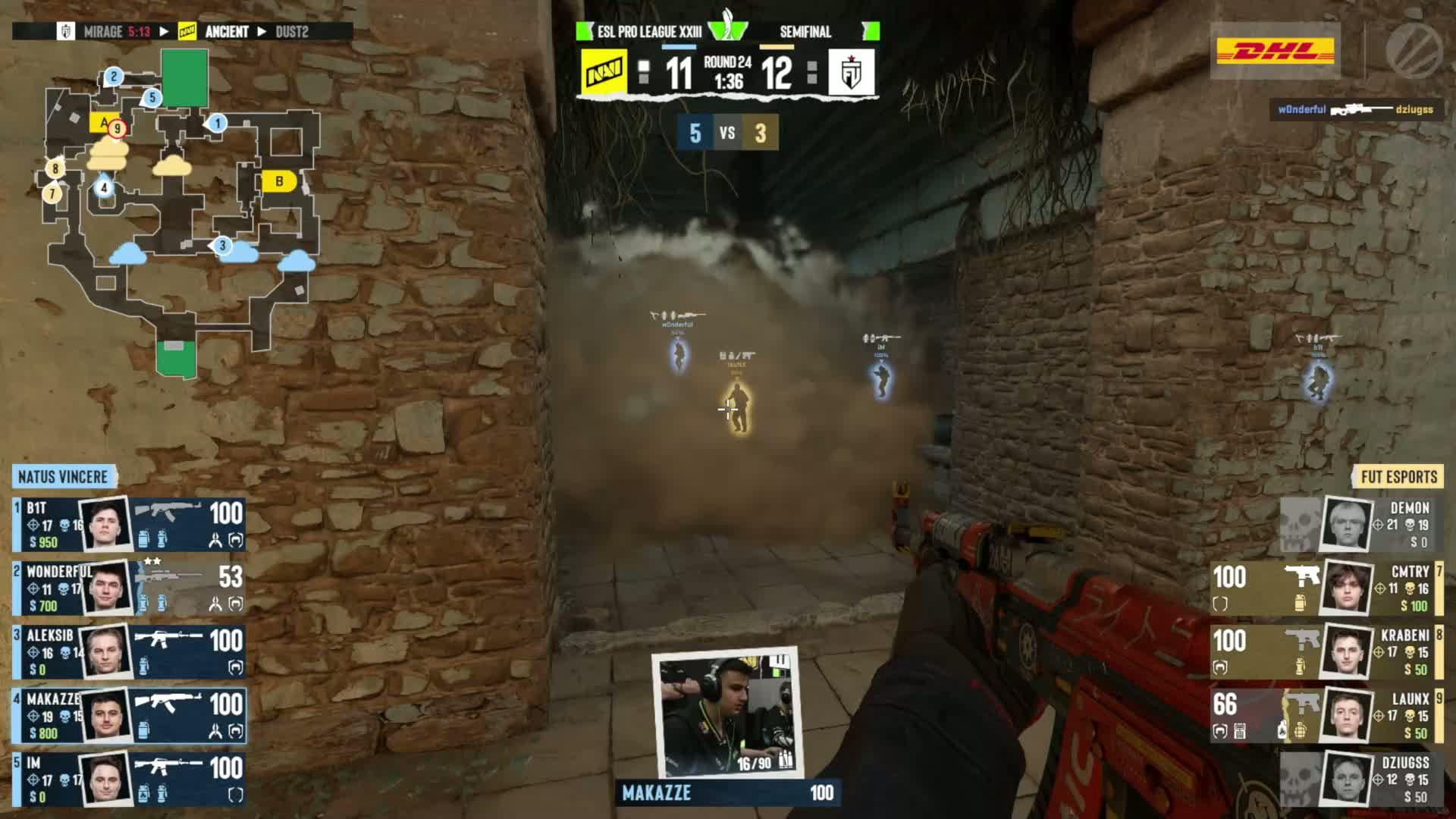Select B1T's player row

tap(129, 524)
